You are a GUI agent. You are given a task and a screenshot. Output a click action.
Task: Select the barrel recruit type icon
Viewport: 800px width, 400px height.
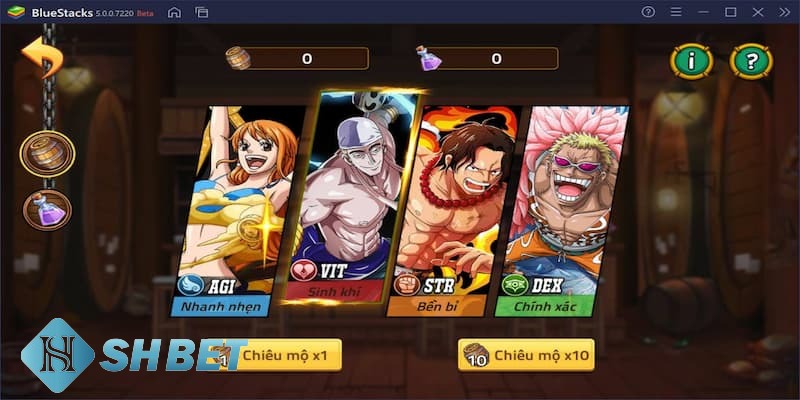pyautogui.click(x=47, y=154)
